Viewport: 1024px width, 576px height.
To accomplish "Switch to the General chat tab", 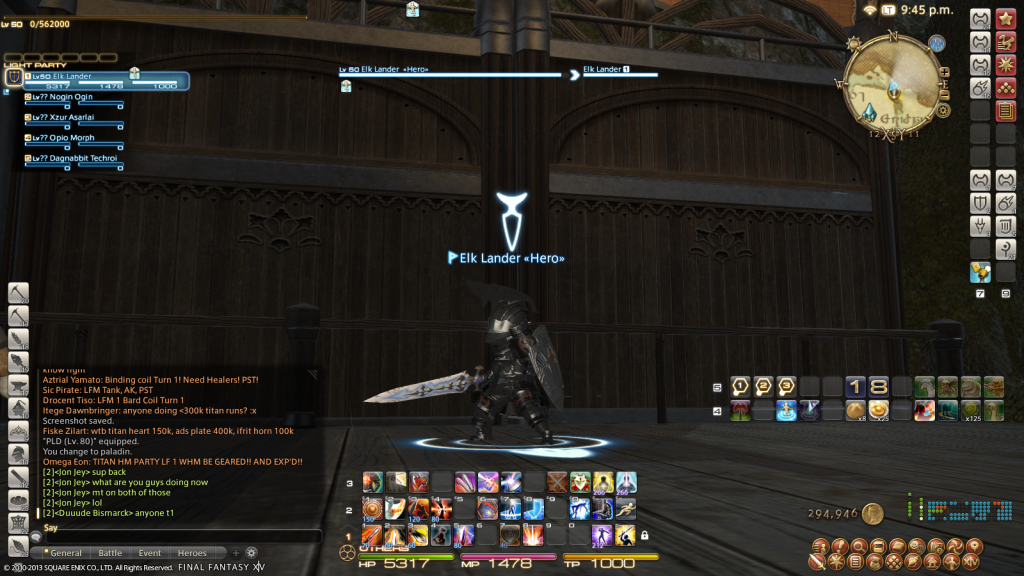I will tap(65, 553).
